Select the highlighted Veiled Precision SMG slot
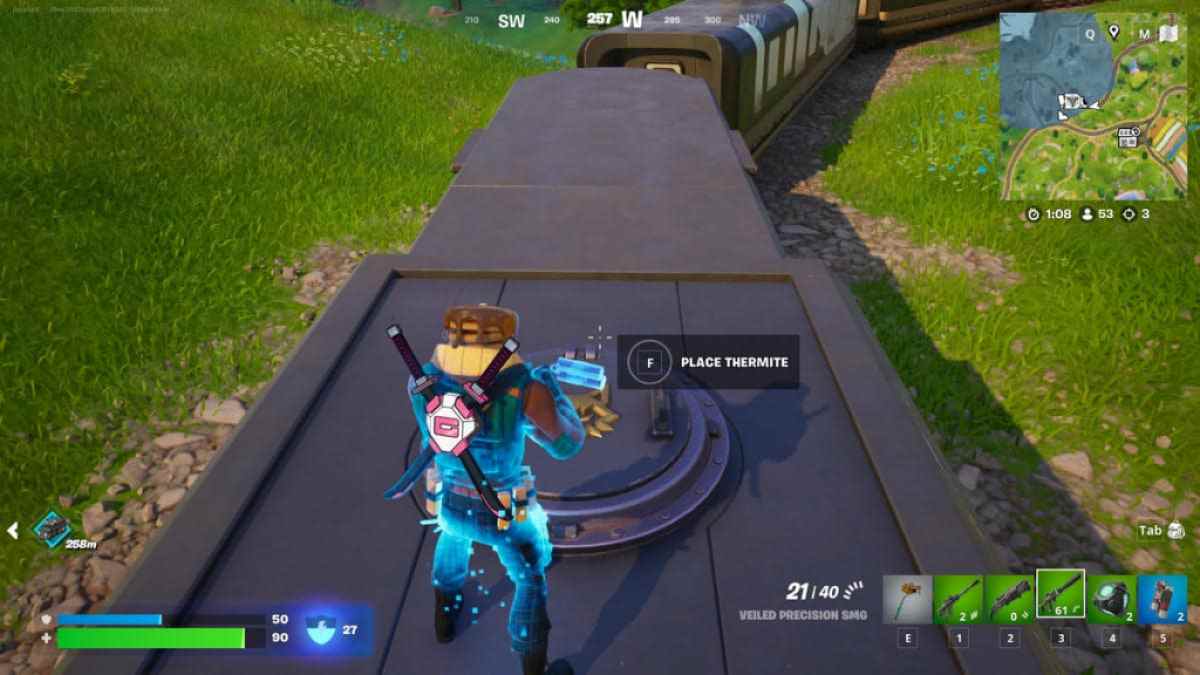 click(x=1060, y=597)
